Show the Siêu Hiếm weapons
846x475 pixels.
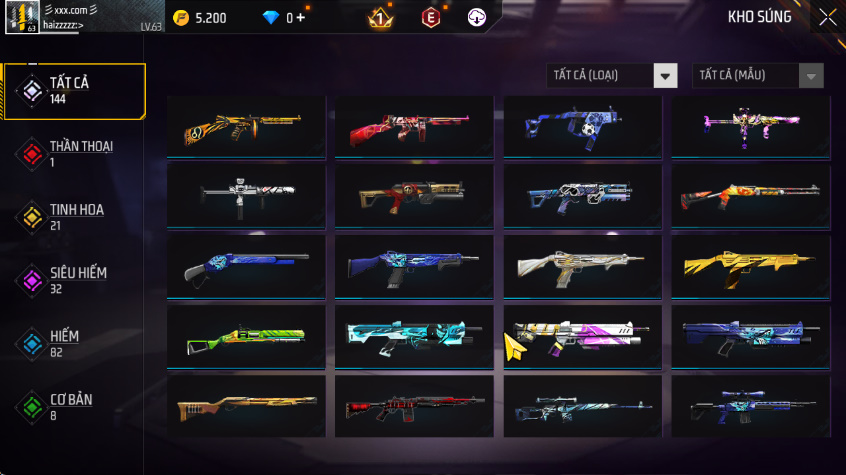click(x=73, y=280)
